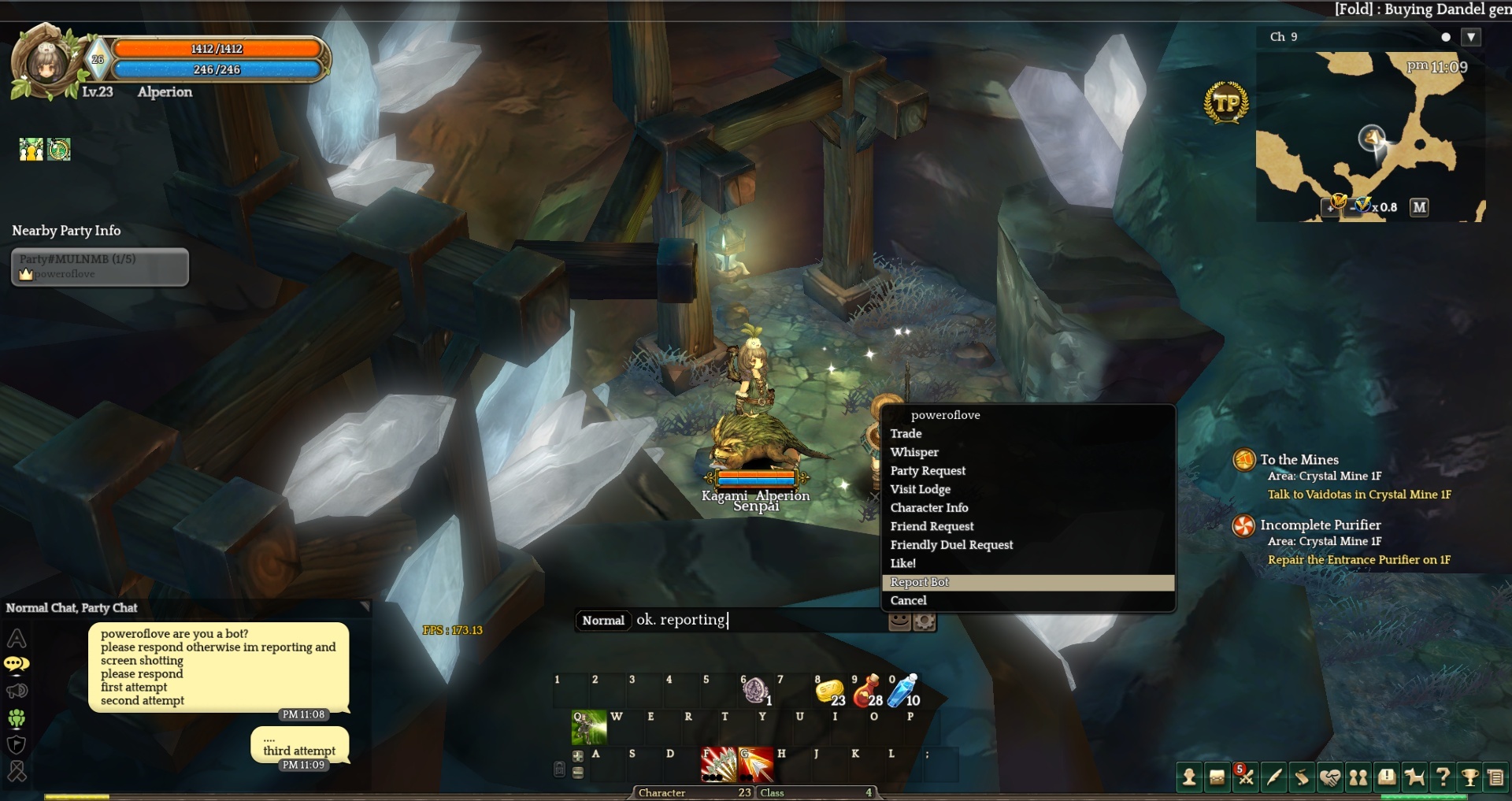The height and width of the screenshot is (801, 1512).
Task: Open the help question mark menu
Action: tap(1443, 778)
